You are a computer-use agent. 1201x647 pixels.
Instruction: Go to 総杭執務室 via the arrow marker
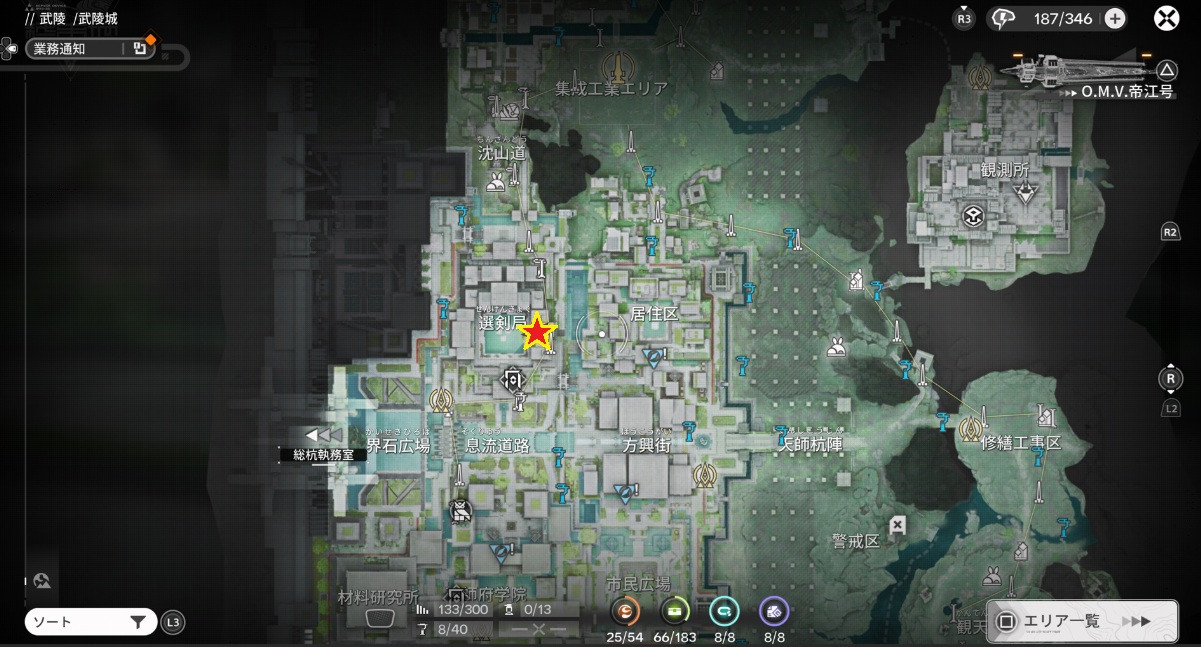tap(324, 435)
